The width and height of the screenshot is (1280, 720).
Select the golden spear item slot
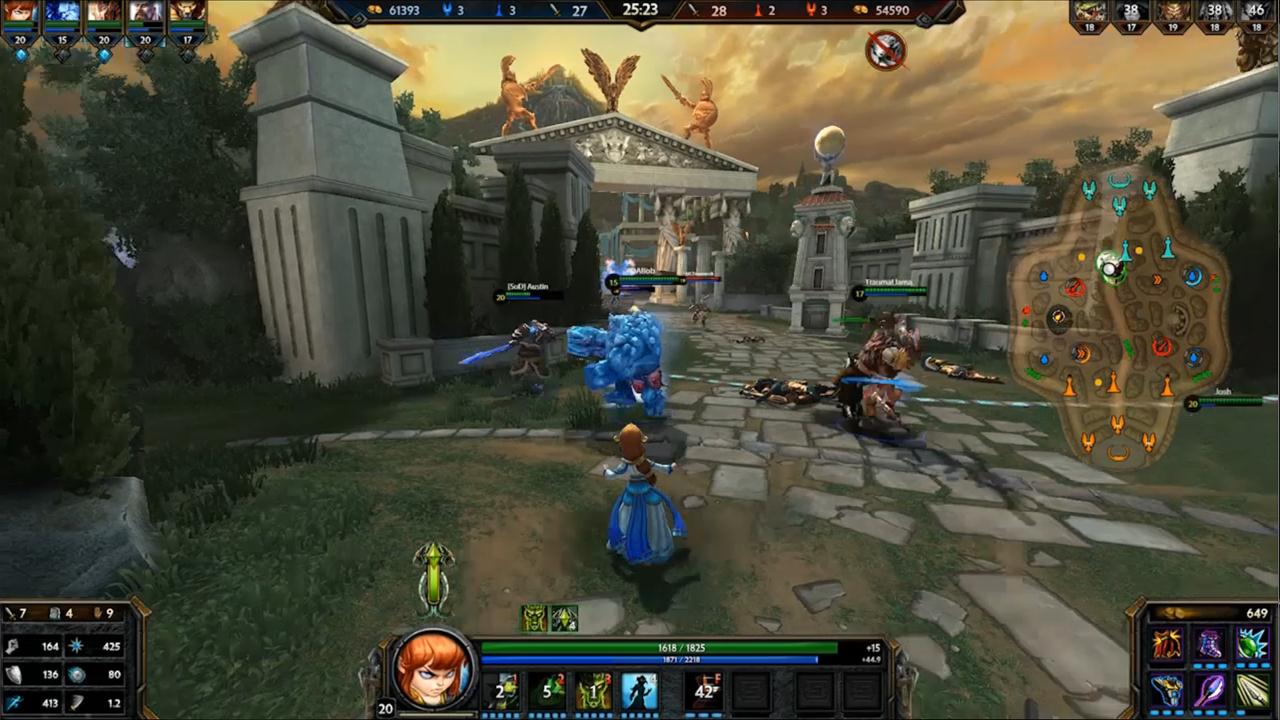[x=1251, y=691]
